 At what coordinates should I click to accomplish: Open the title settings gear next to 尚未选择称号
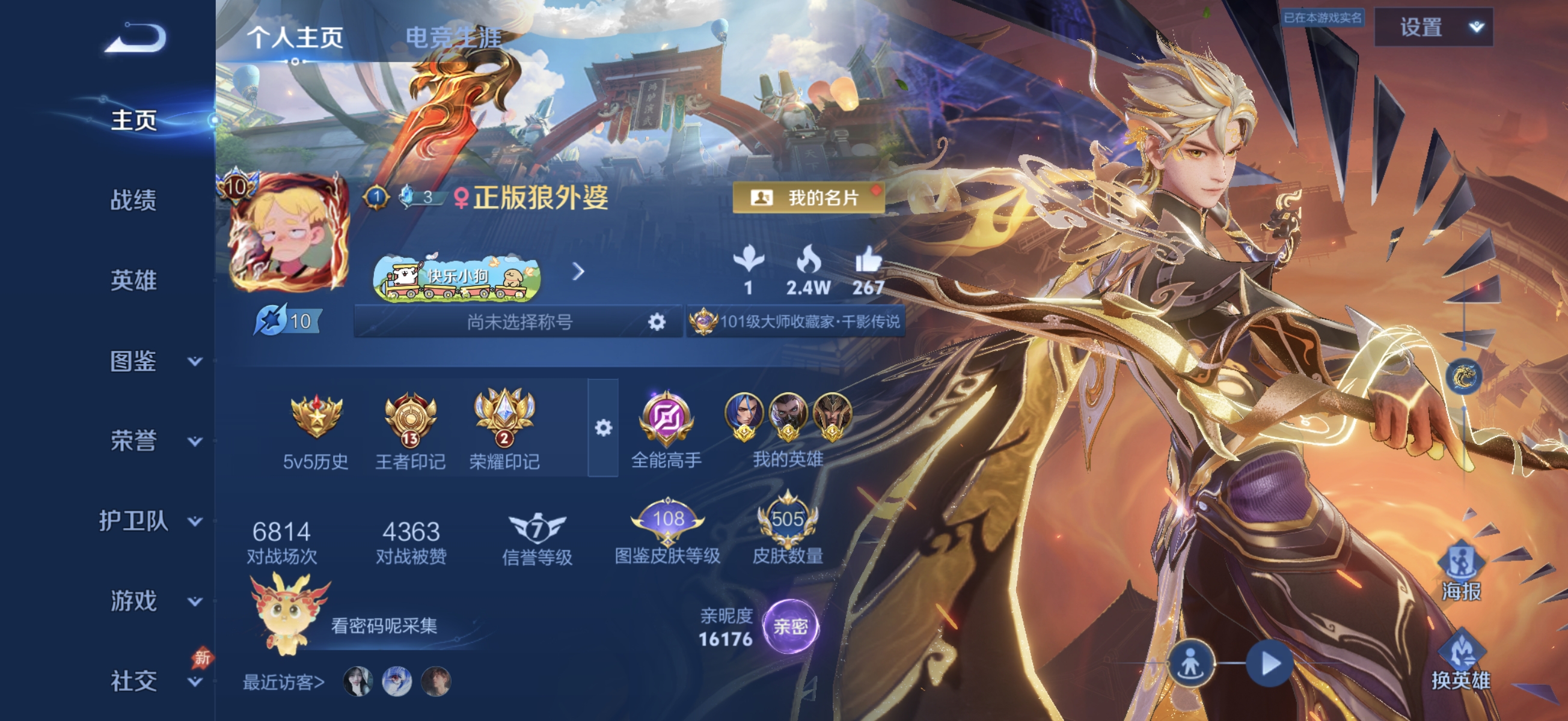tap(657, 321)
